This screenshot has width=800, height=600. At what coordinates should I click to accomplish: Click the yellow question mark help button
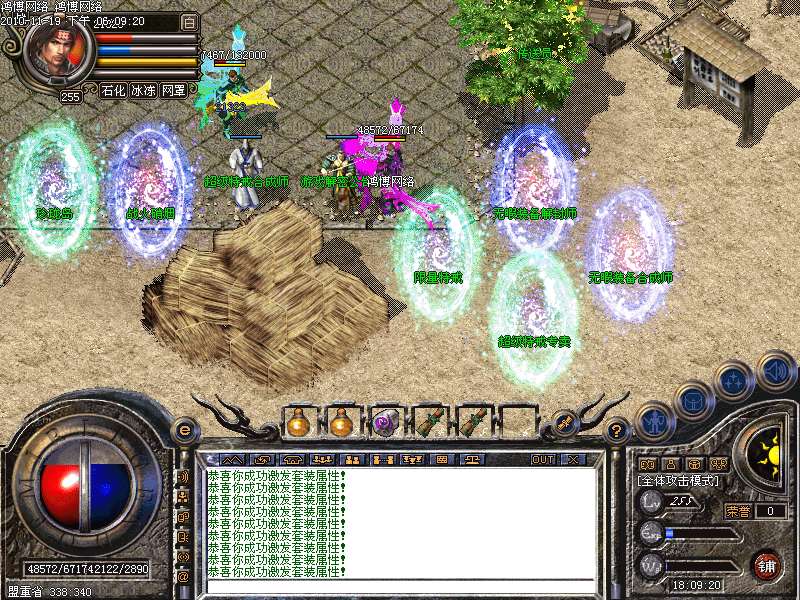point(617,431)
